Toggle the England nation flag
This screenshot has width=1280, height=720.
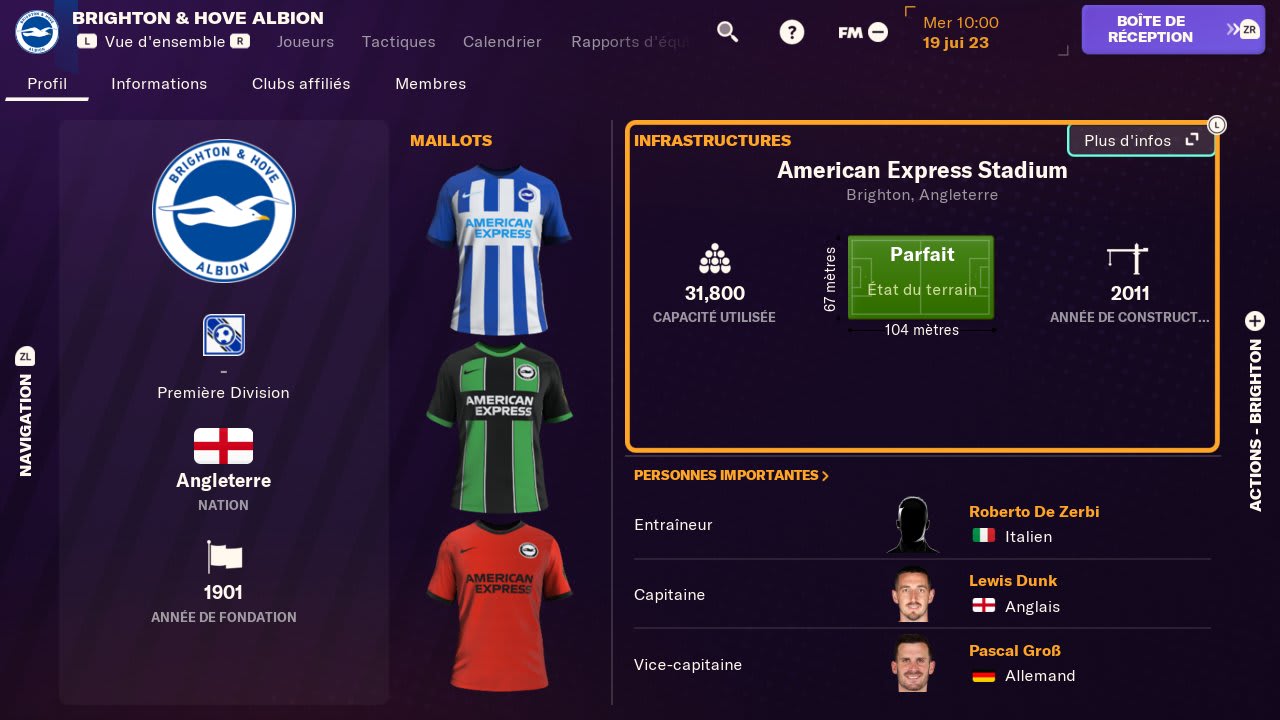point(223,446)
